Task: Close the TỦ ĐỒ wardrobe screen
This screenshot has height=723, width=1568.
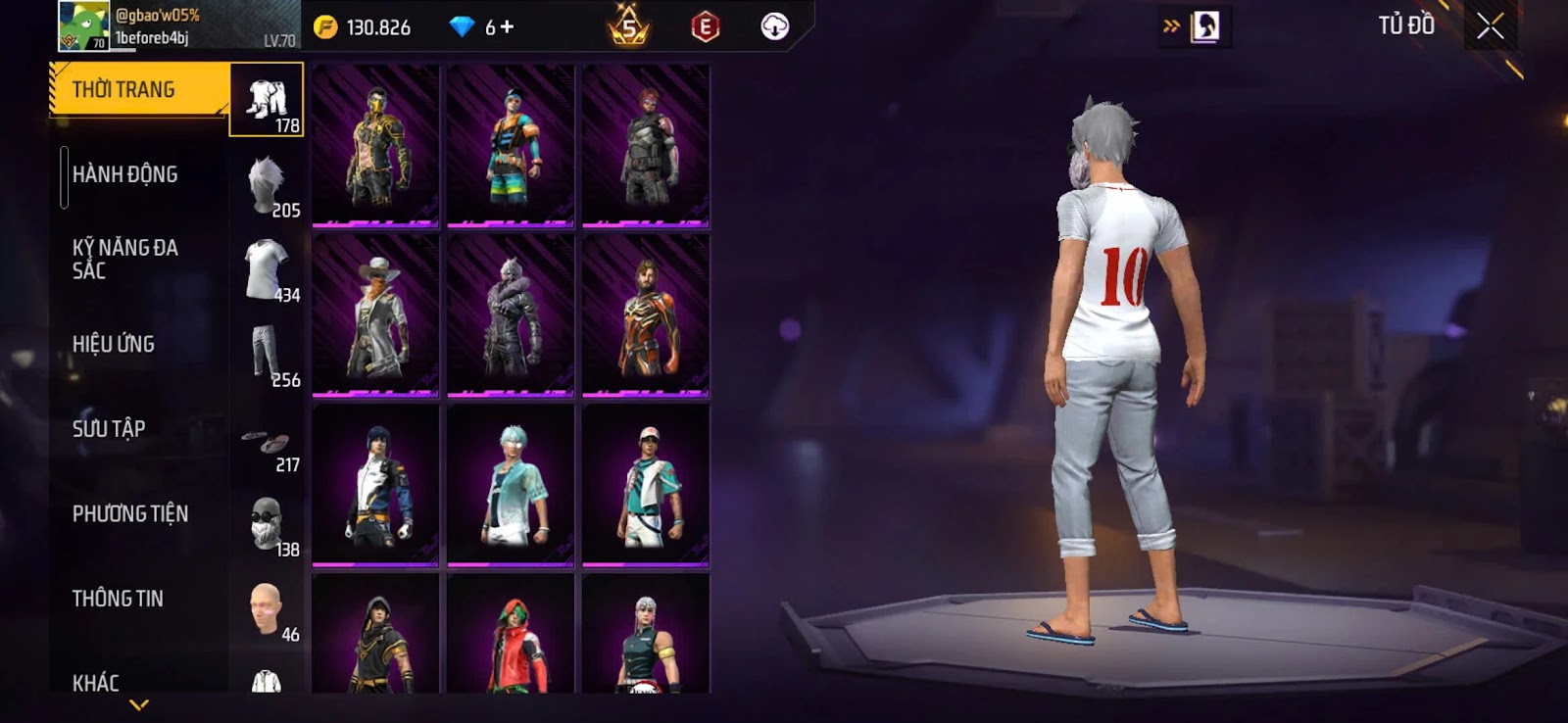Action: tap(1490, 26)
